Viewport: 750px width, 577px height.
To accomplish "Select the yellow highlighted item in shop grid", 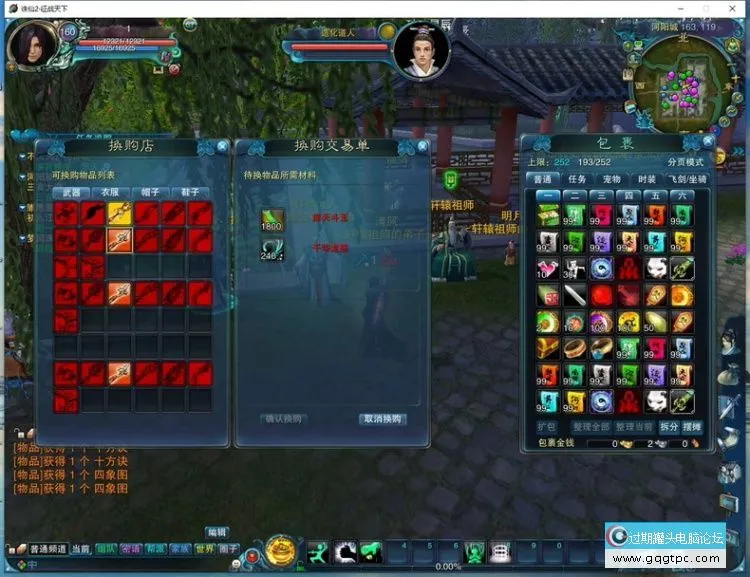I will click(x=119, y=211).
